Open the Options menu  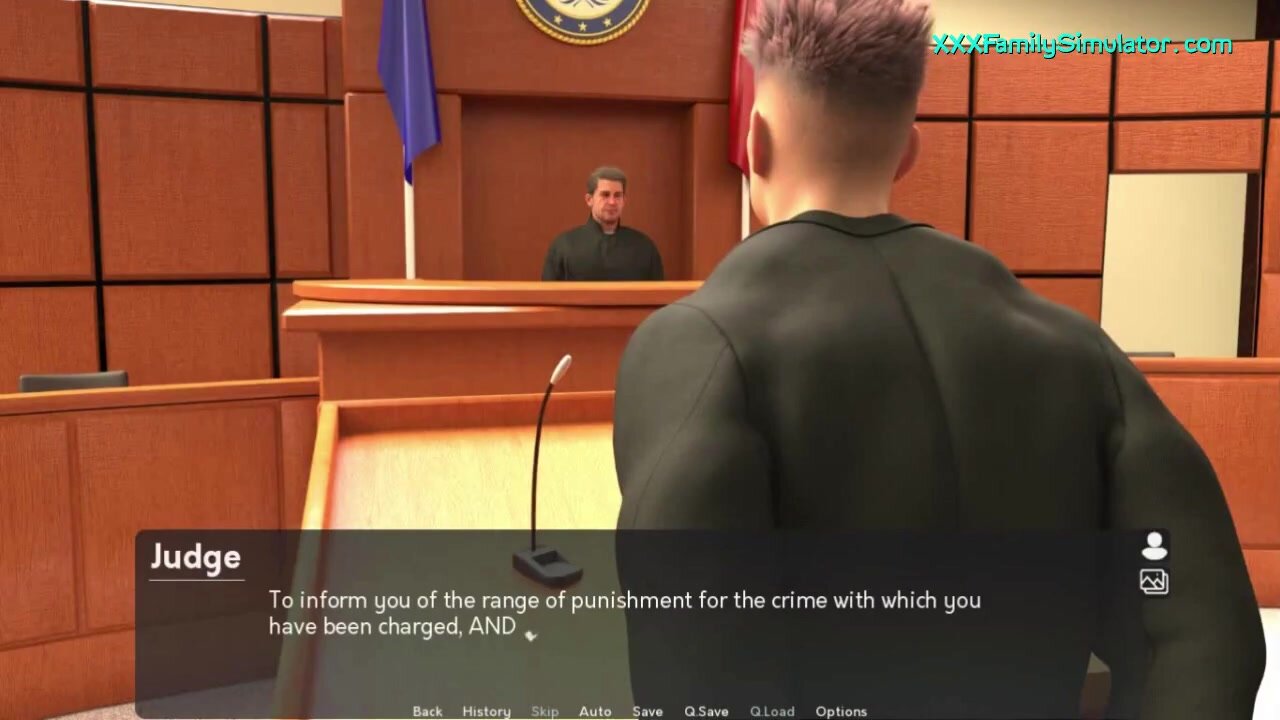tap(841, 711)
